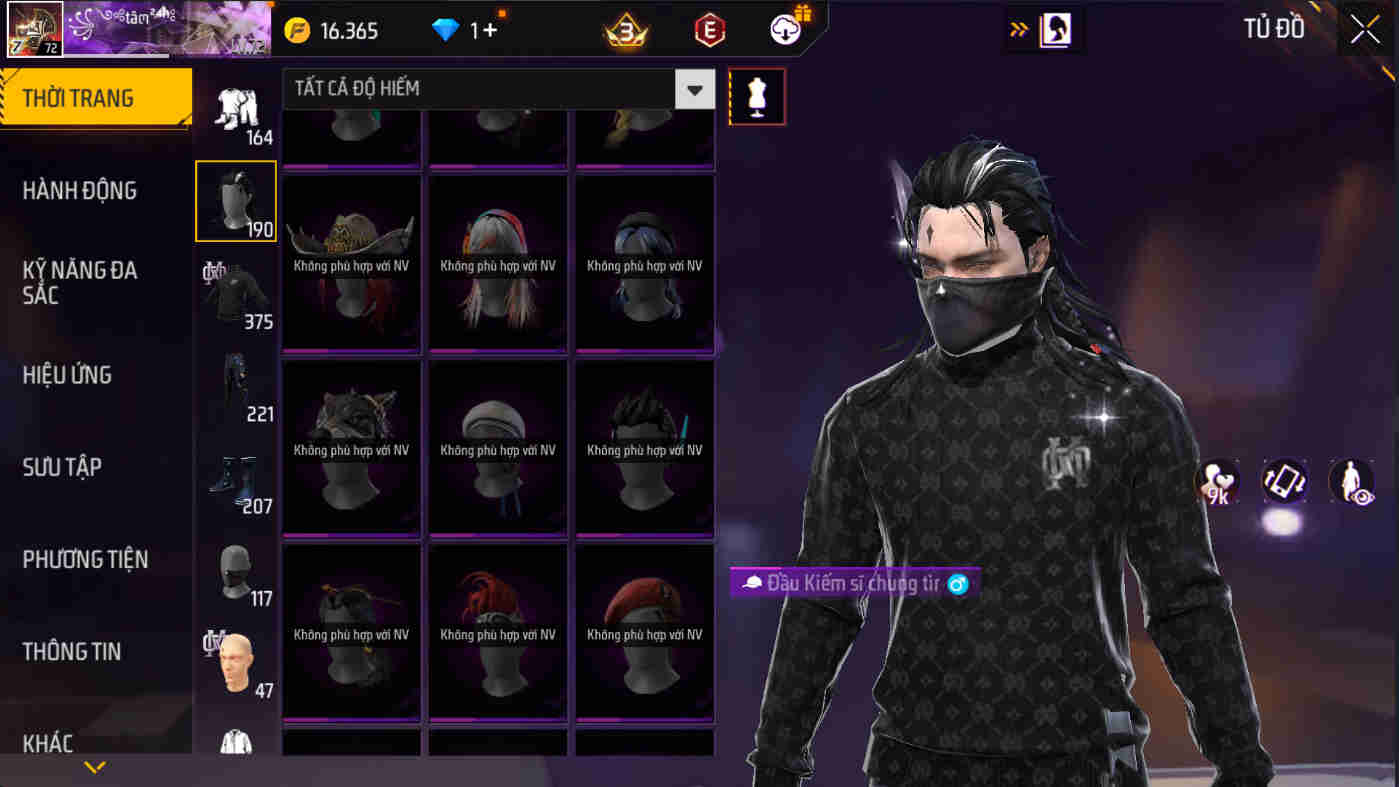
Task: Click the rotate character icon
Action: 1283,481
